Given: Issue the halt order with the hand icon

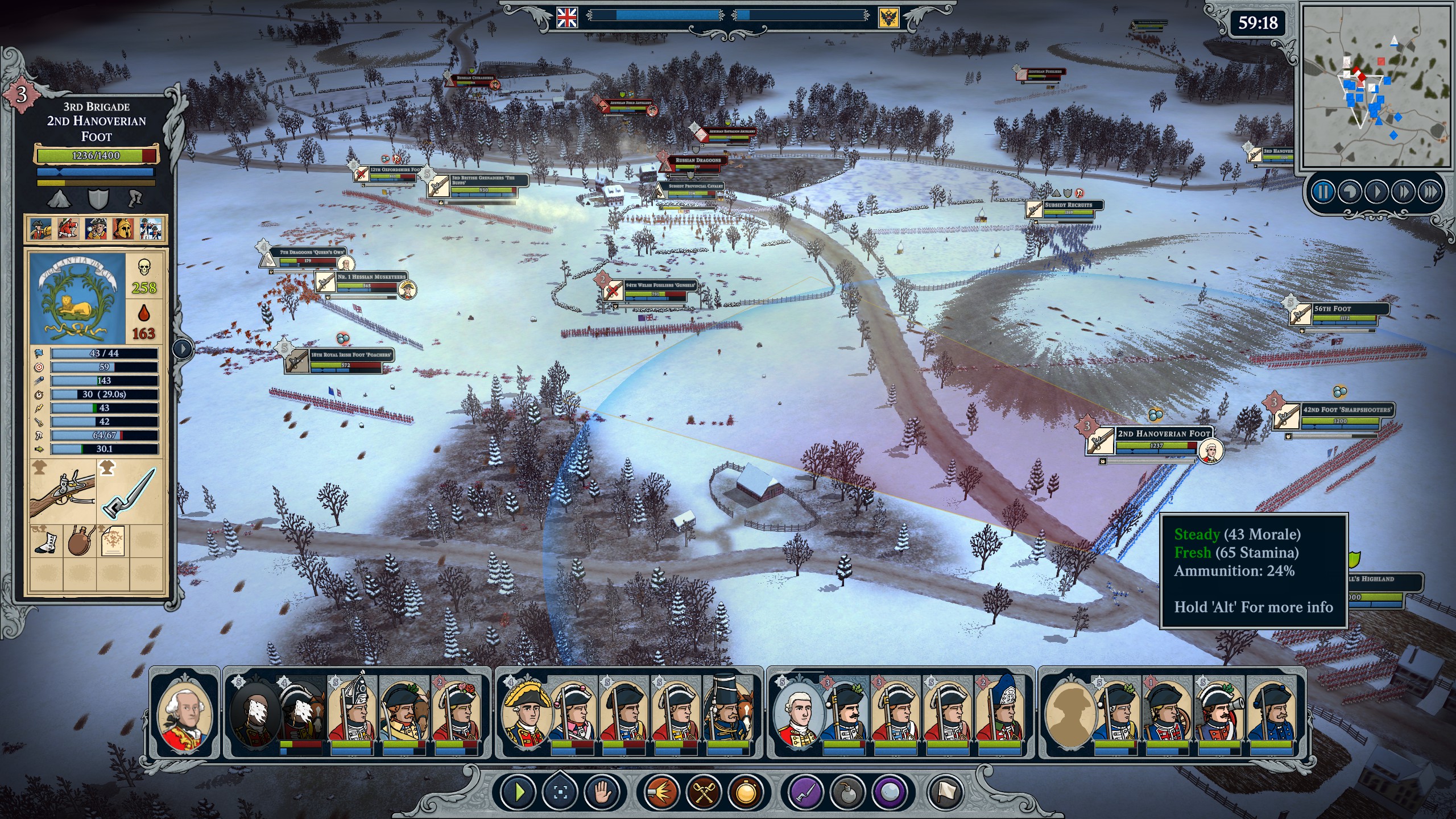Looking at the screenshot, I should tap(602, 792).
